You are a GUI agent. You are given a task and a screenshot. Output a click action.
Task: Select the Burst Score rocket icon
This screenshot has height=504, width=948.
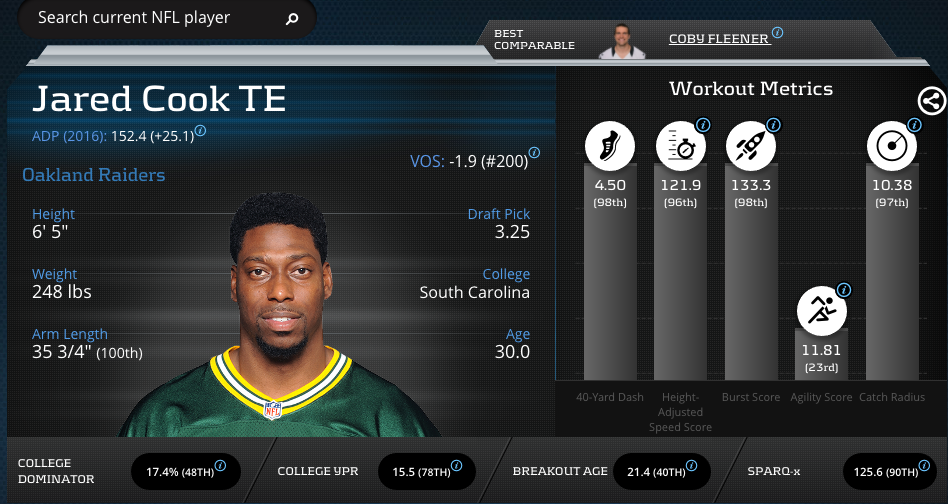[x=751, y=147]
